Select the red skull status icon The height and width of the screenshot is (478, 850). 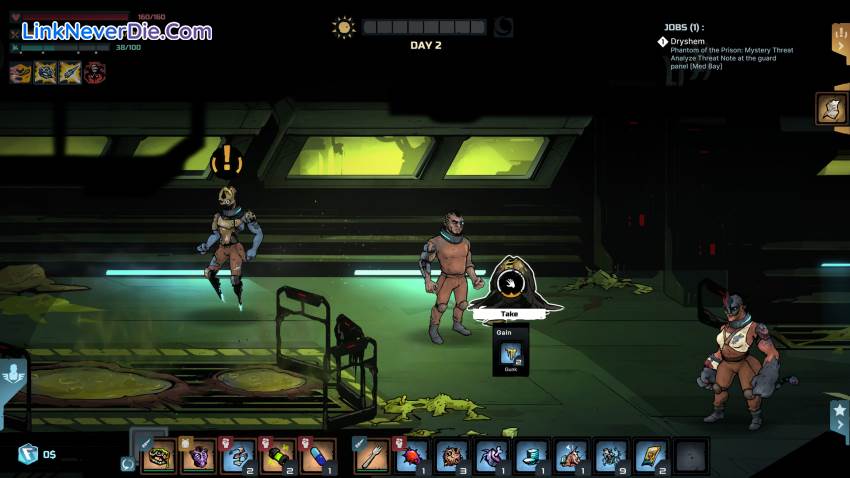point(94,72)
